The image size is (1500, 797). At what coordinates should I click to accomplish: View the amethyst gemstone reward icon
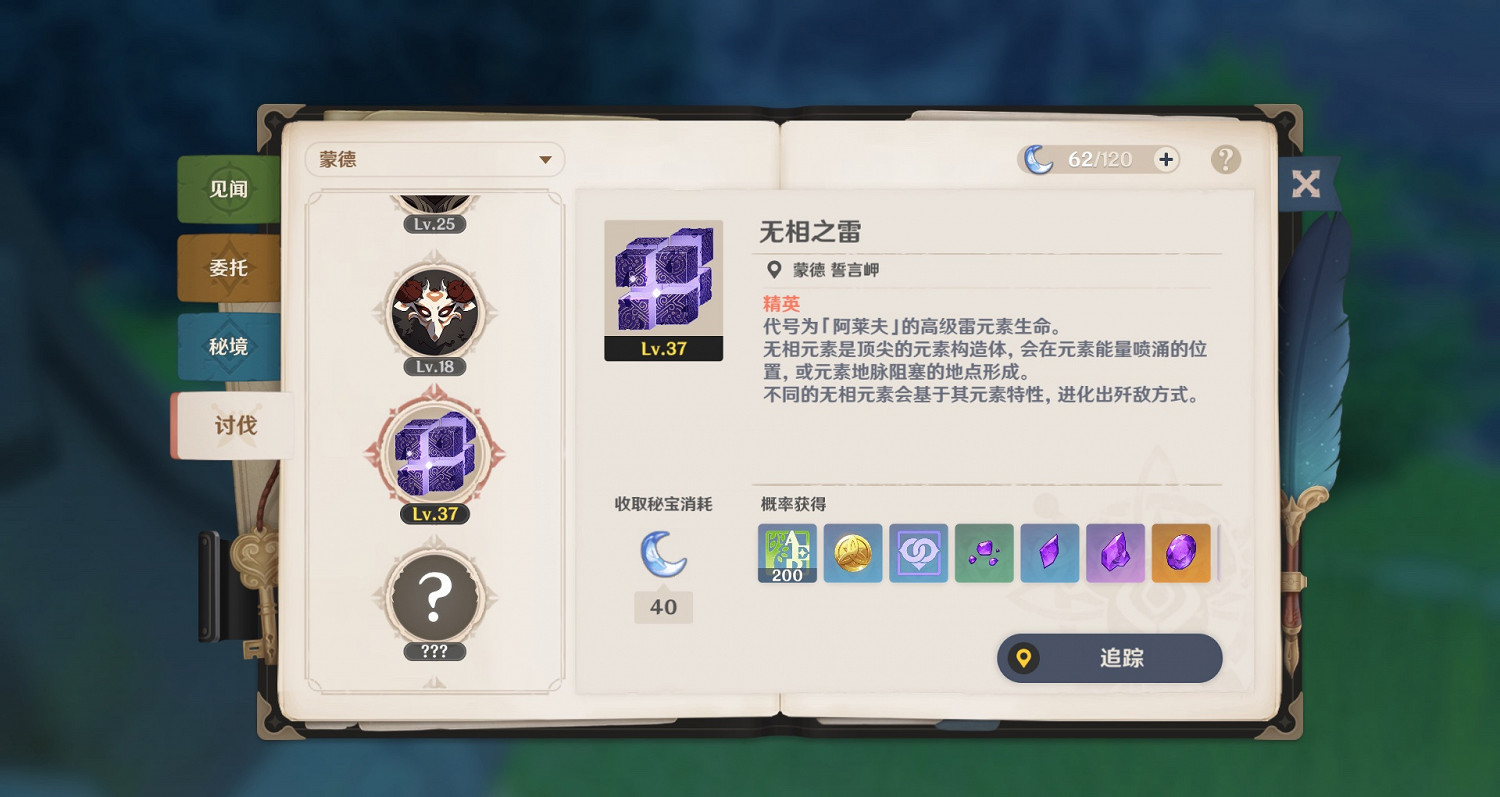(1180, 552)
